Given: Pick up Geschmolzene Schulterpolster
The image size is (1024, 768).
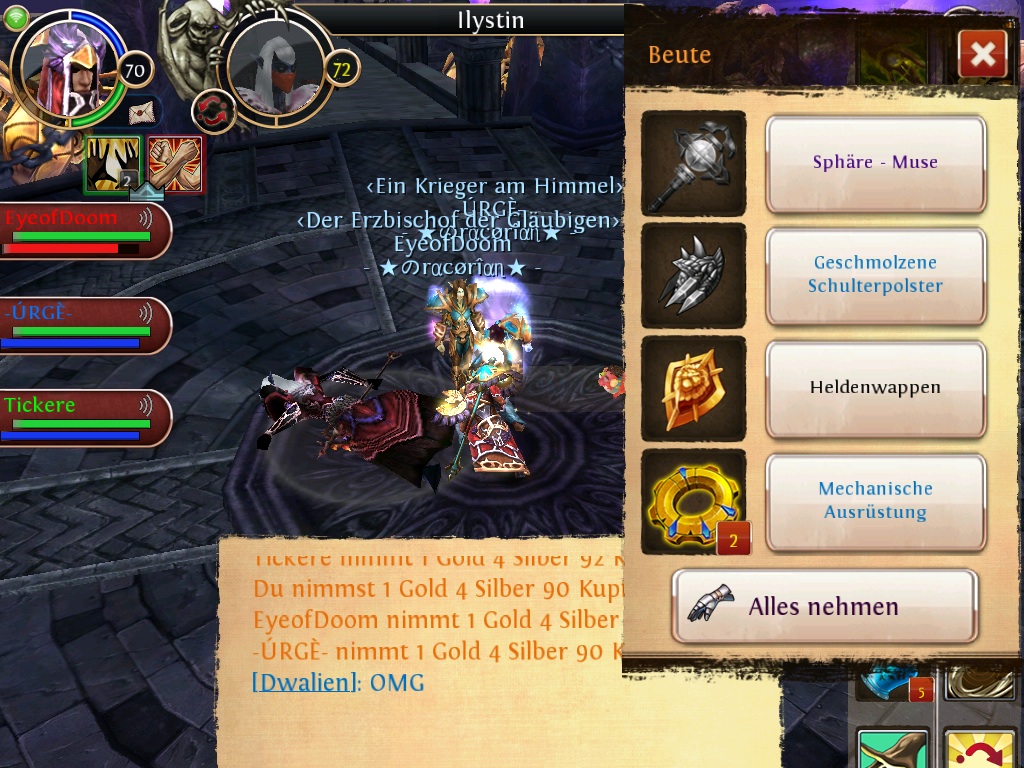Looking at the screenshot, I should click(x=875, y=275).
